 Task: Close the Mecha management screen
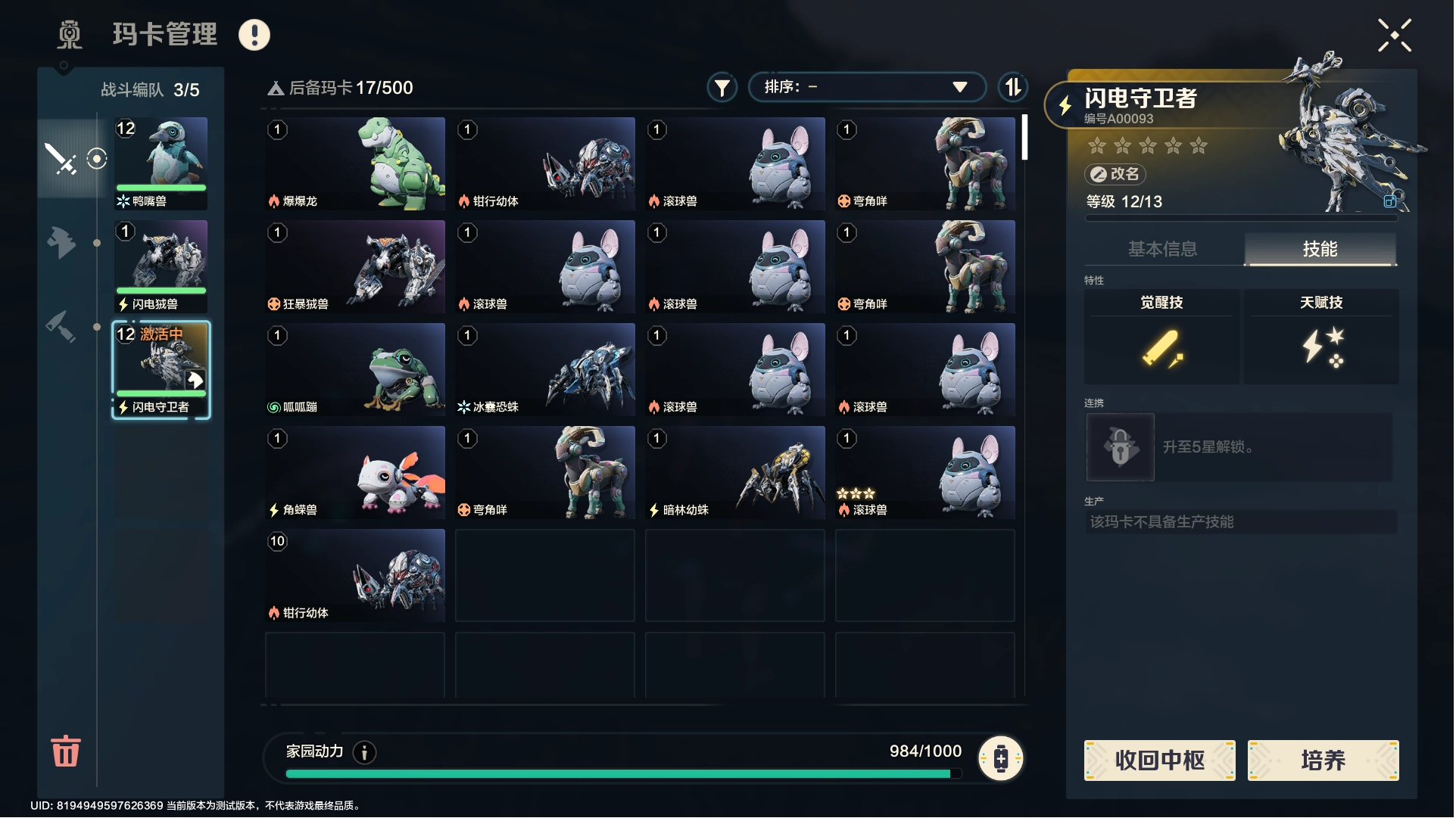[x=1394, y=36]
